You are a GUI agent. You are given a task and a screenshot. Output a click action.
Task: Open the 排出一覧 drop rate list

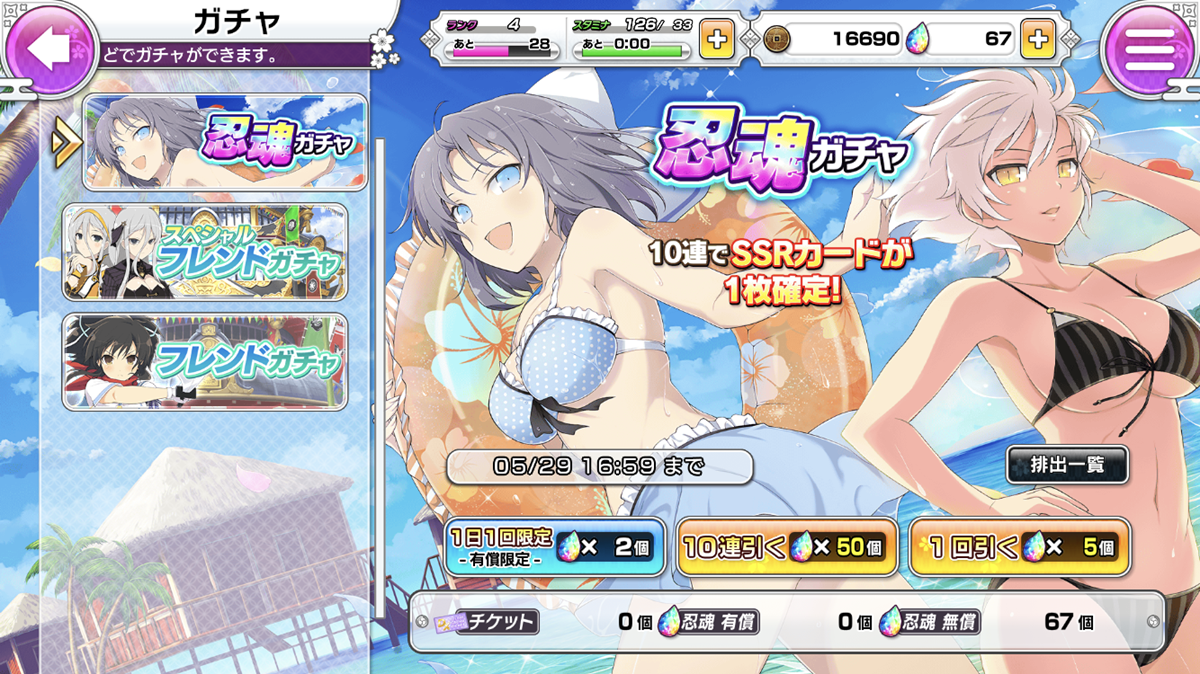pos(1066,465)
